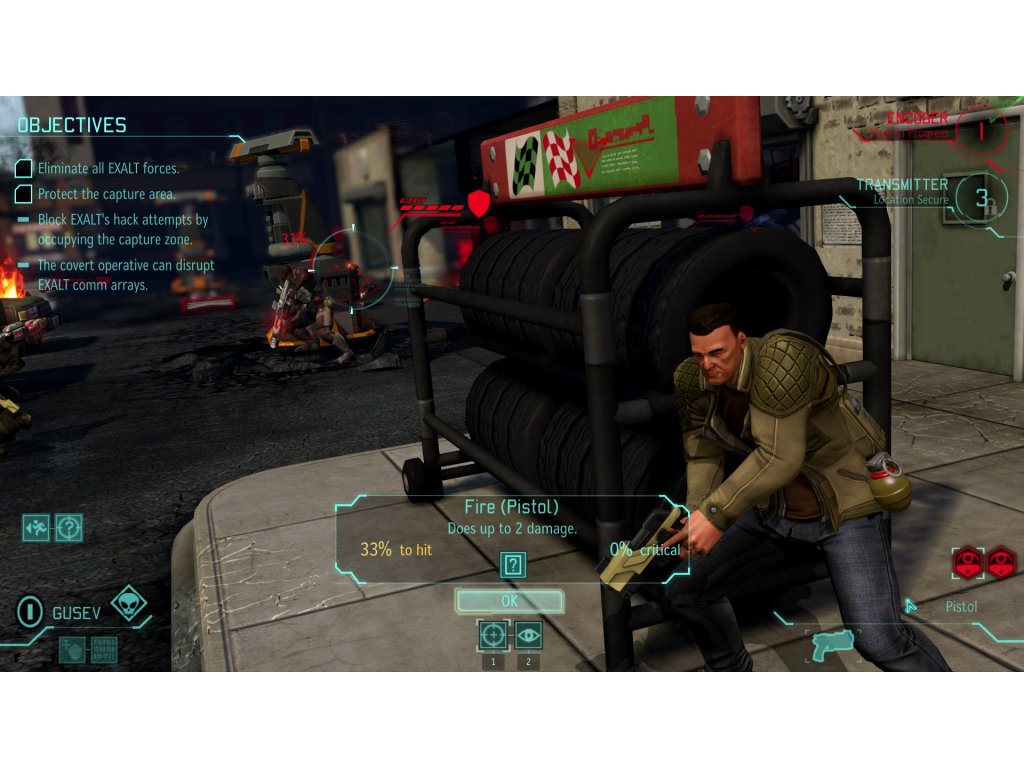
Task: Select the Transmitter objective marker
Action: tap(981, 198)
